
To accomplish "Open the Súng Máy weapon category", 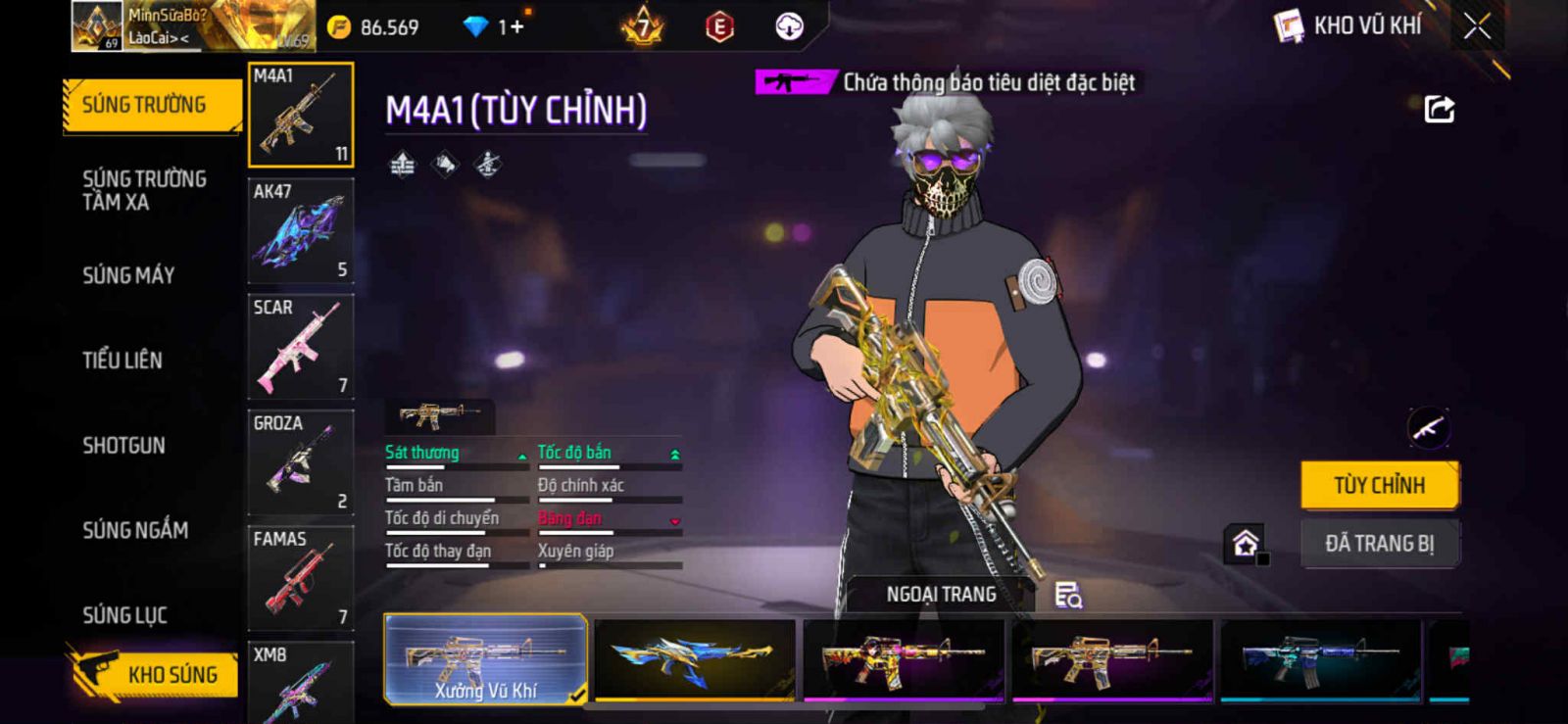I will tap(128, 275).
